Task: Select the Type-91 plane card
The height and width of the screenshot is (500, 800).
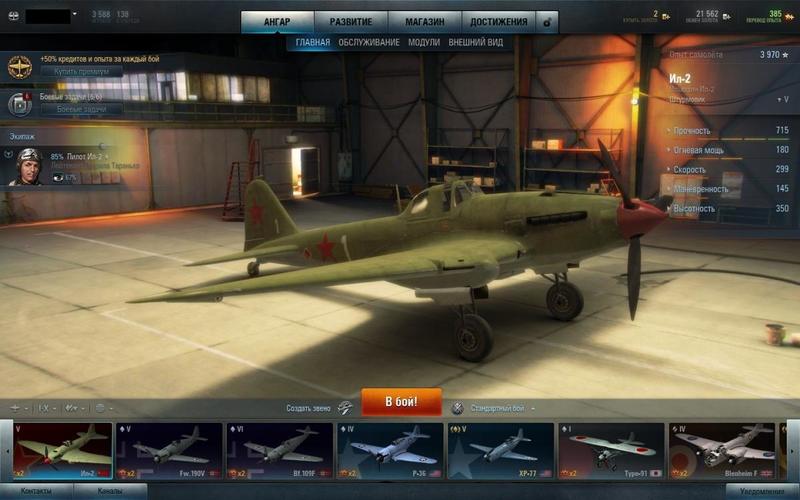Action: [x=610, y=450]
